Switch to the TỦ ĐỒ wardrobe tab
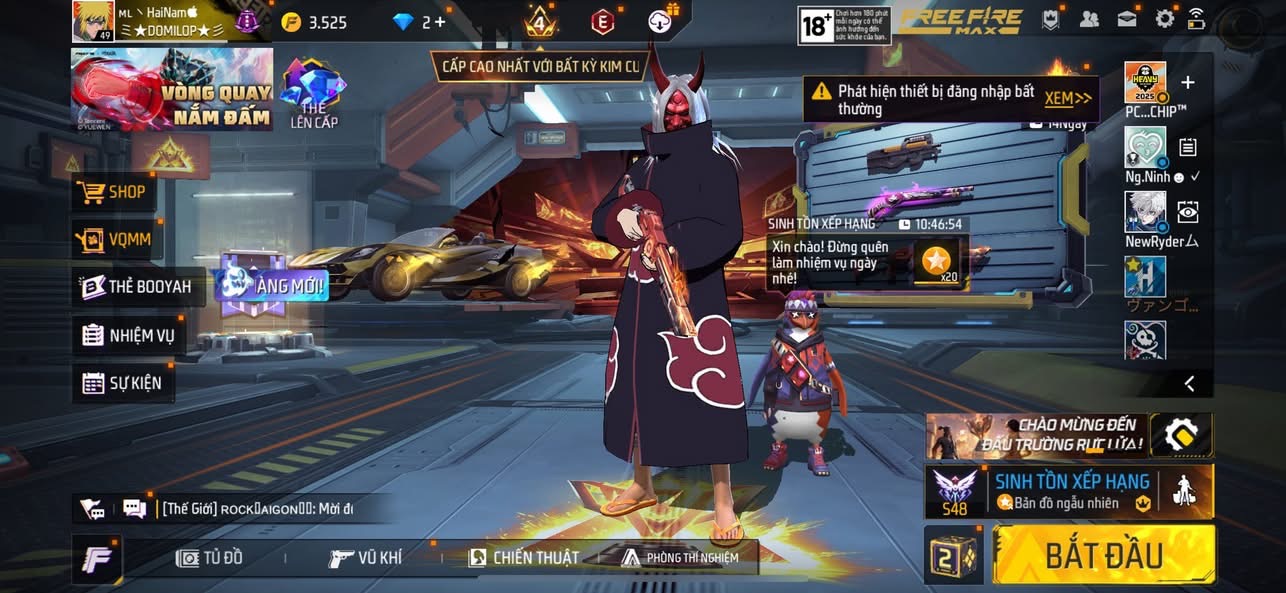Viewport: 1286px width, 593px height. point(209,558)
